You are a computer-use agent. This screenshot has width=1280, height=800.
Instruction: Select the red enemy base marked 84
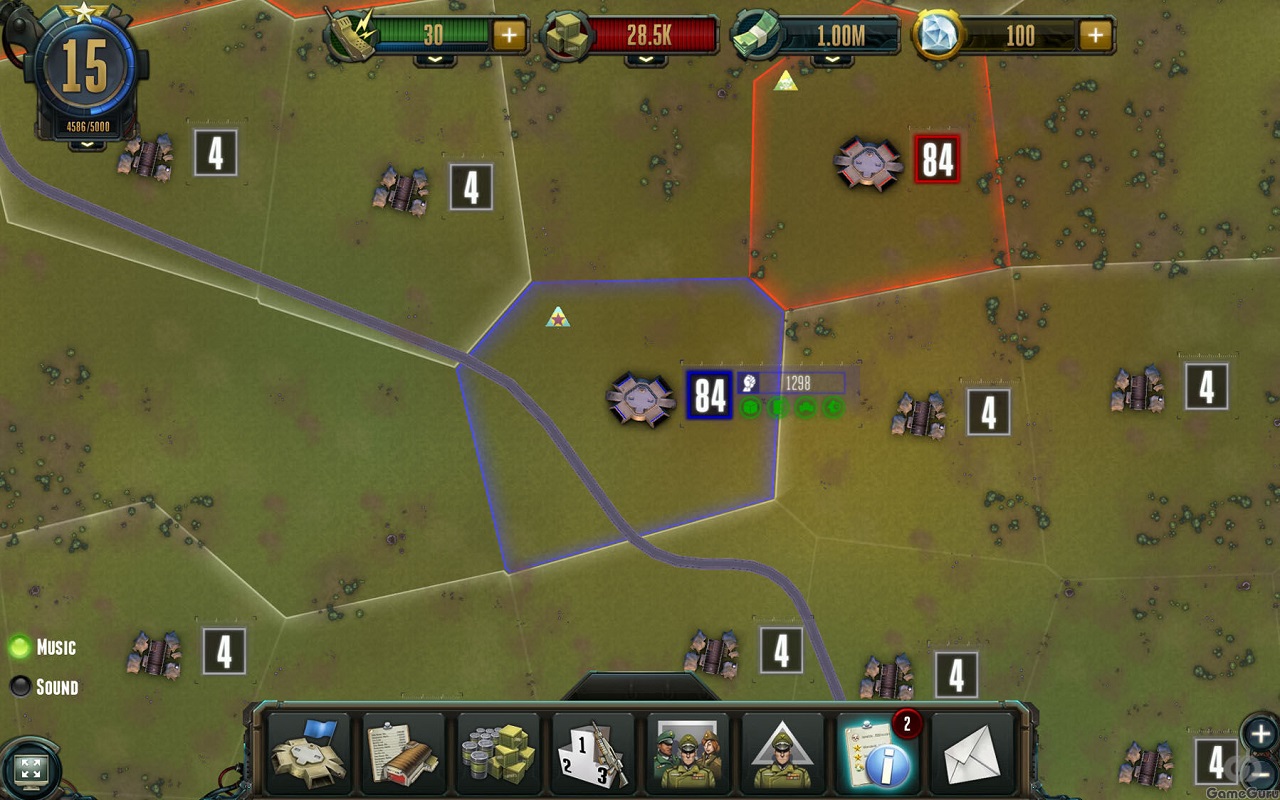coord(869,162)
